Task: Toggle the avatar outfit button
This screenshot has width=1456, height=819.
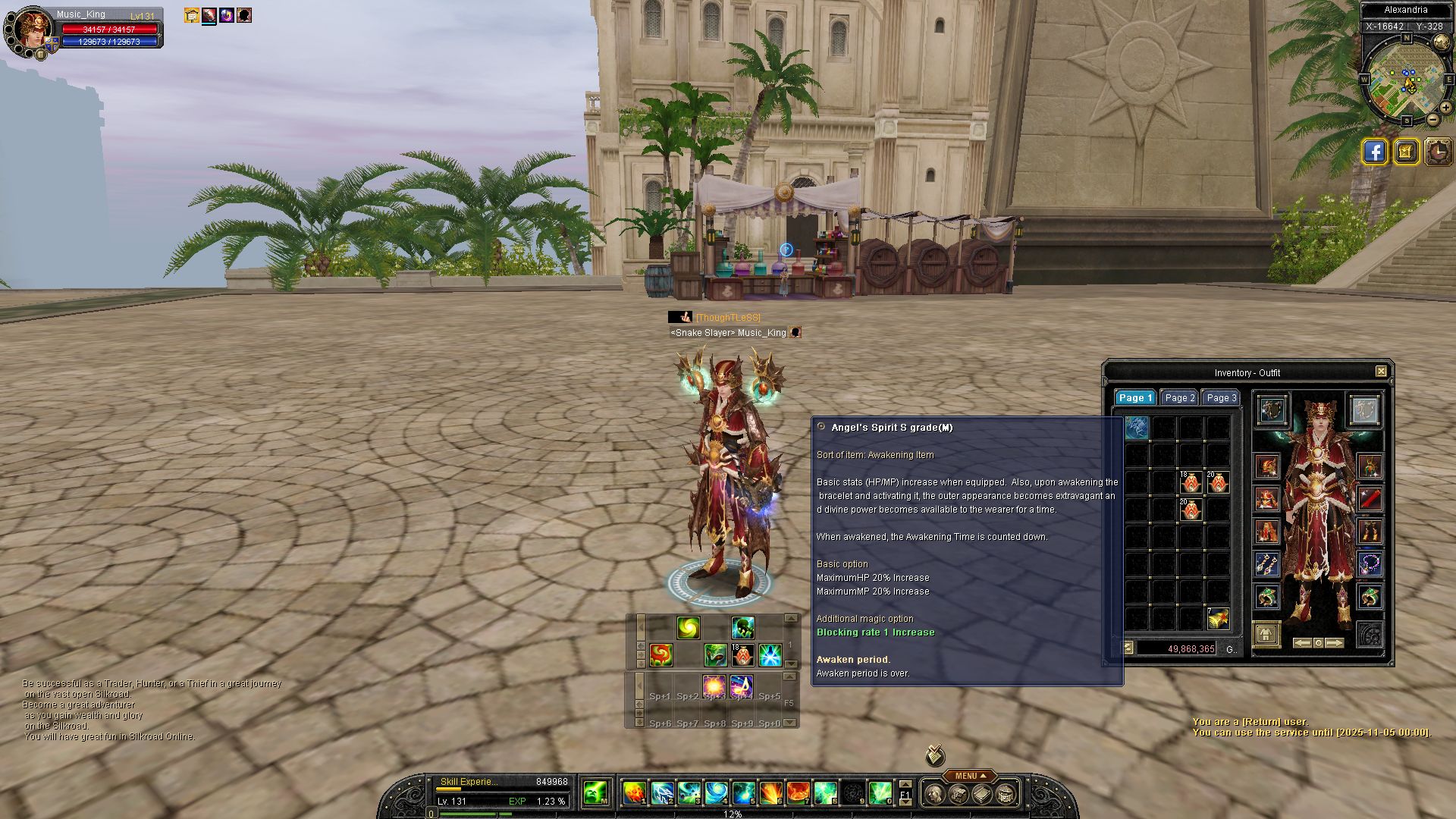Action: pos(1266,634)
